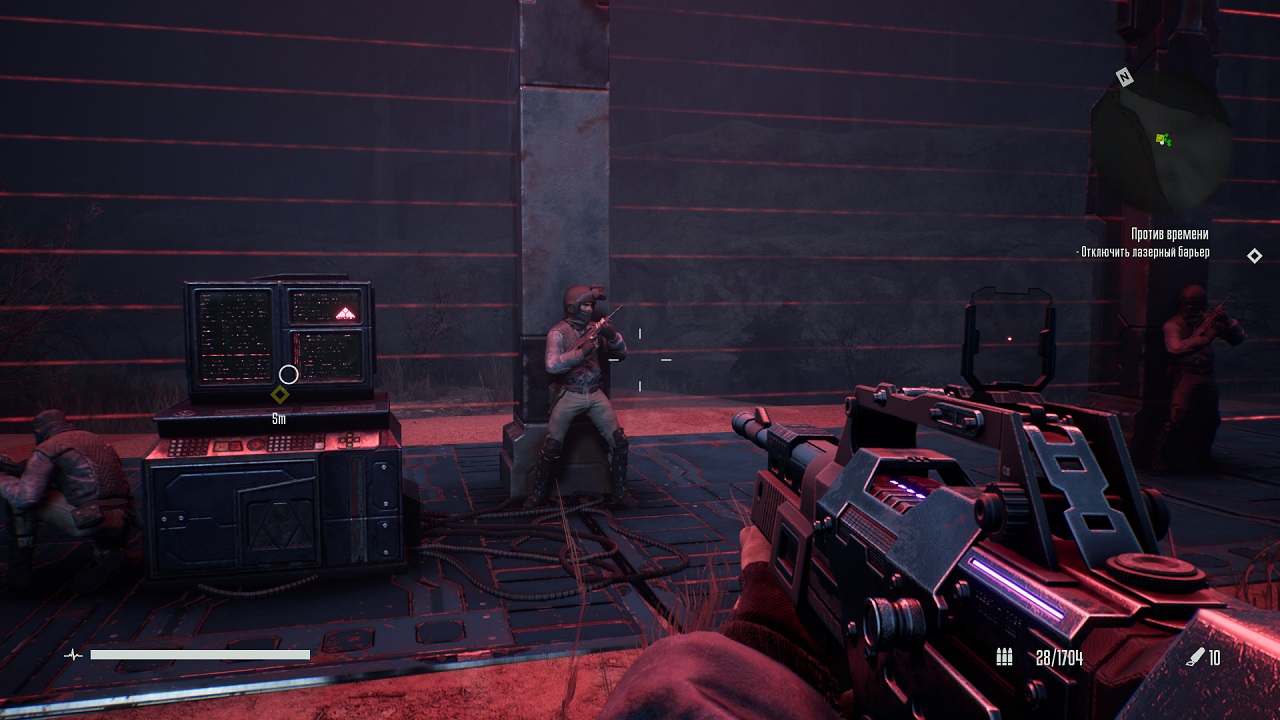Click the circular minimap

coord(1160,142)
